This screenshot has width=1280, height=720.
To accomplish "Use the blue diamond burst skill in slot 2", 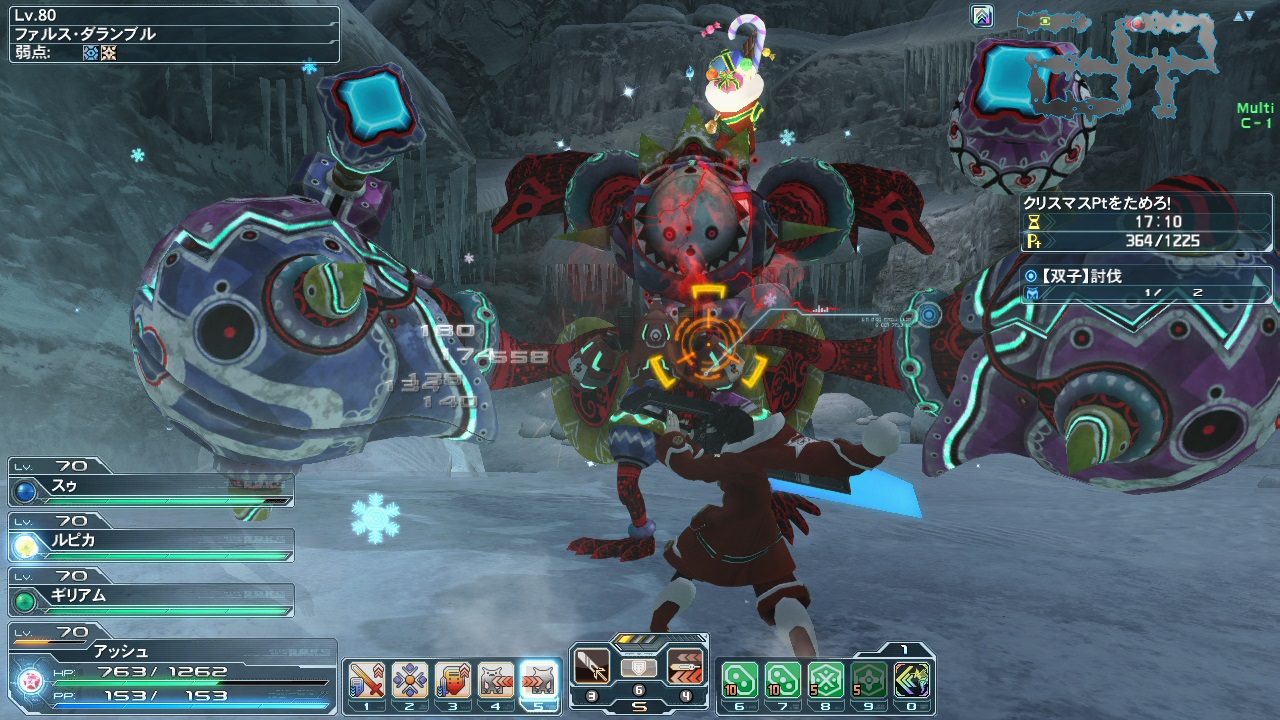I will [410, 681].
